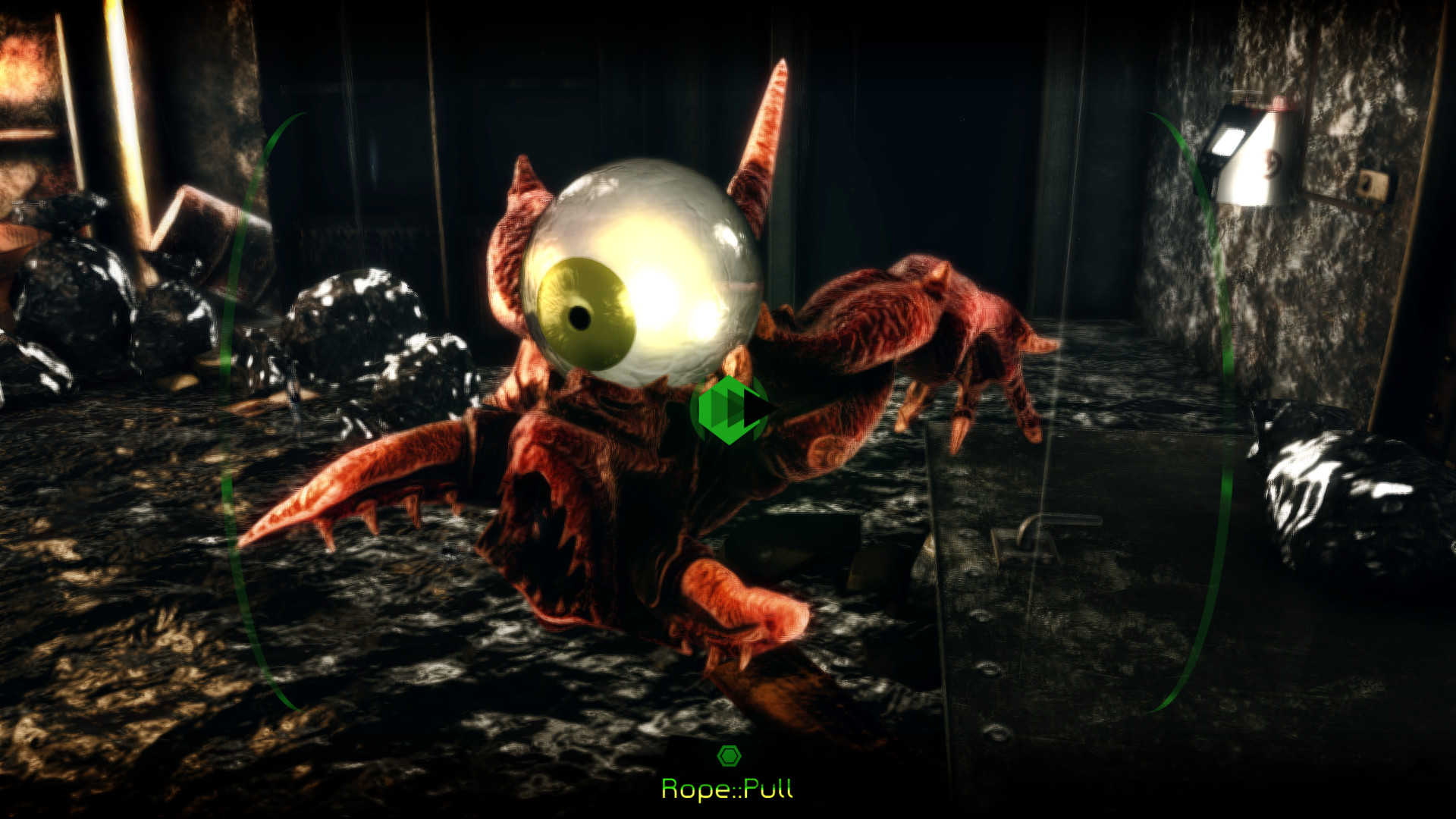Click the yellow-green gradient on the Rope::Pull text
The height and width of the screenshot is (819, 1456).
pyautogui.click(x=728, y=789)
